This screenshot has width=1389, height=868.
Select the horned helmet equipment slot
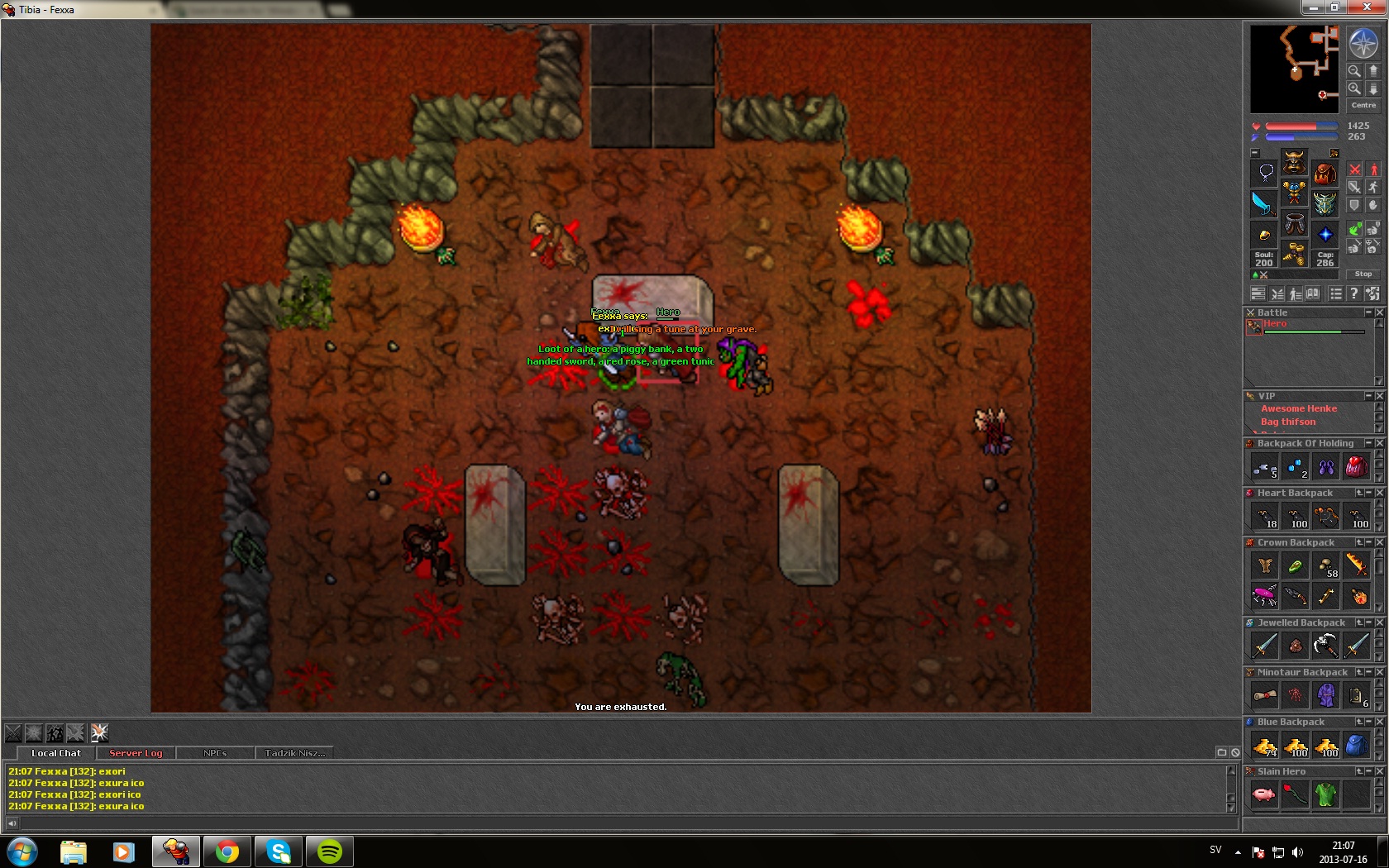point(1294,162)
